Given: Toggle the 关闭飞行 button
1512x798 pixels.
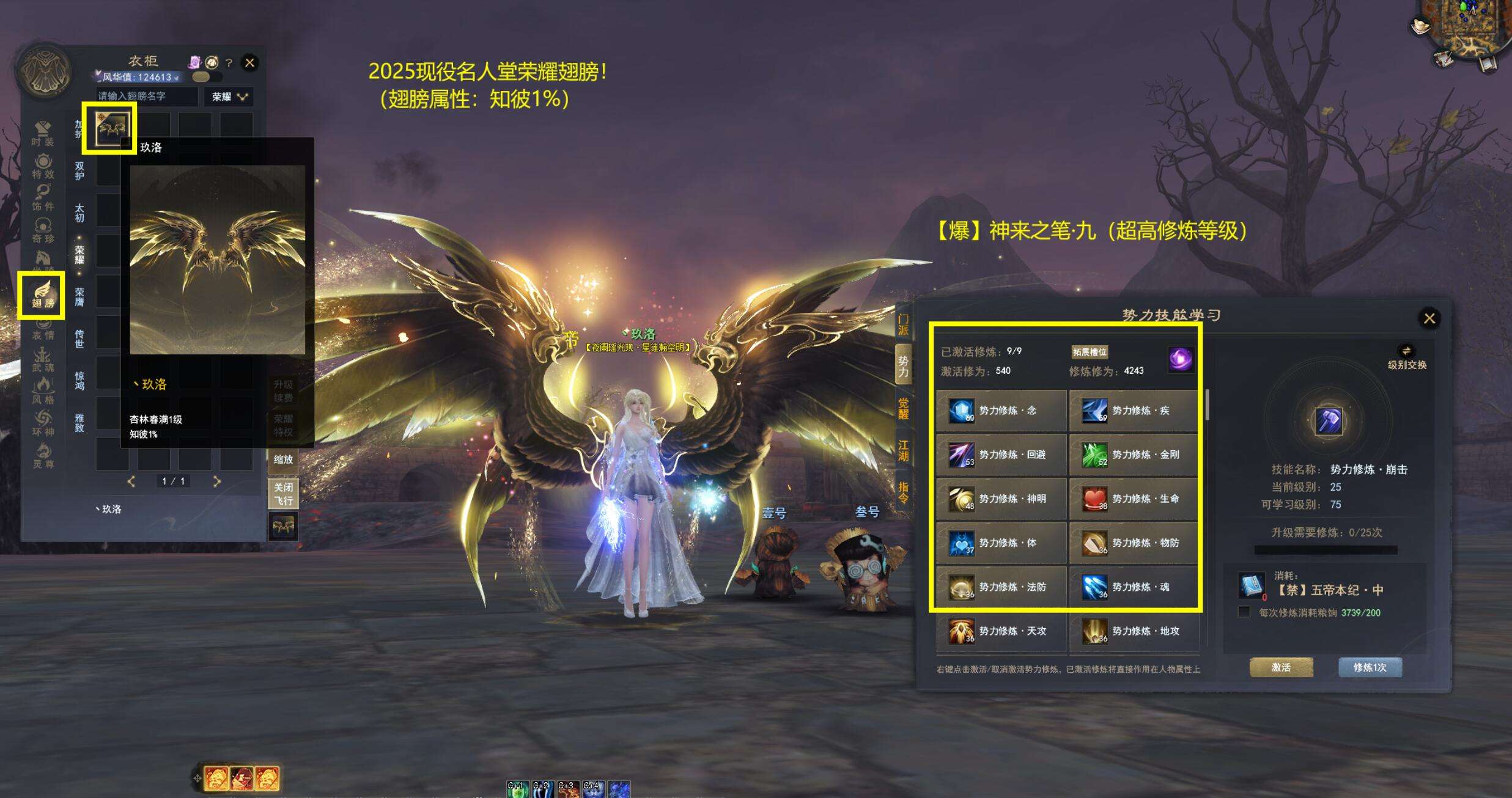Looking at the screenshot, I should (x=283, y=494).
